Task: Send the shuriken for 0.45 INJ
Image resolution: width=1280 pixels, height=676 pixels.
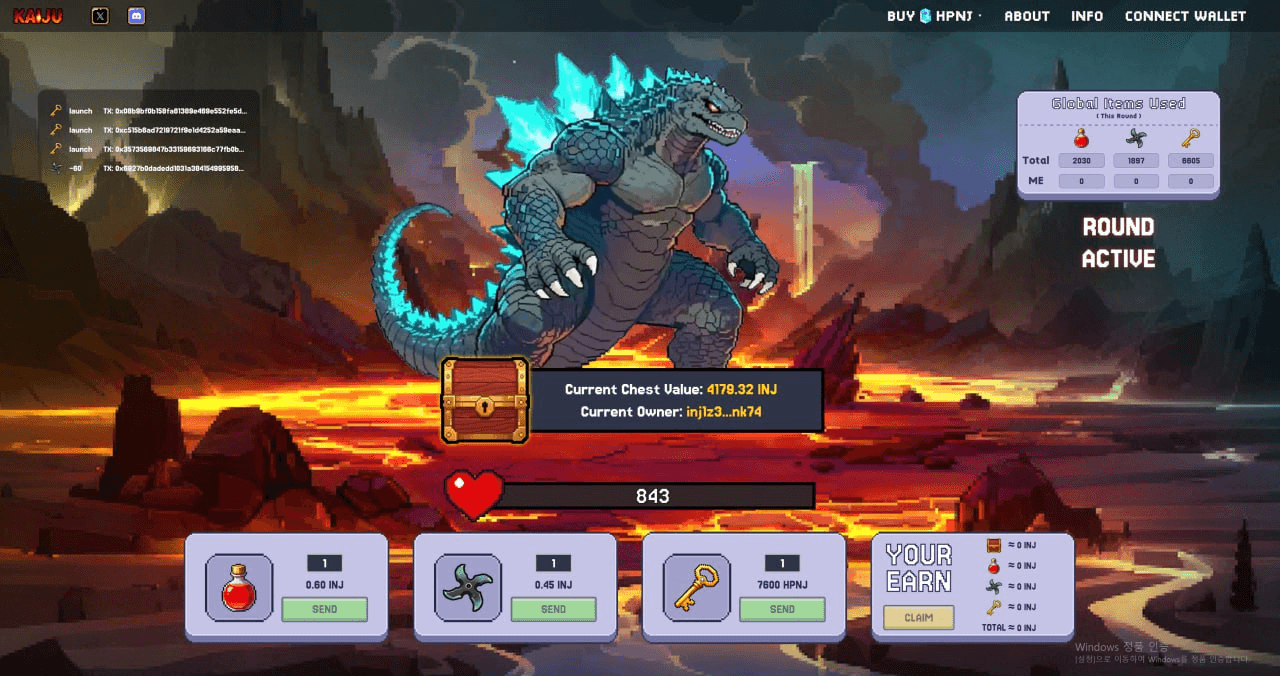Action: point(553,609)
